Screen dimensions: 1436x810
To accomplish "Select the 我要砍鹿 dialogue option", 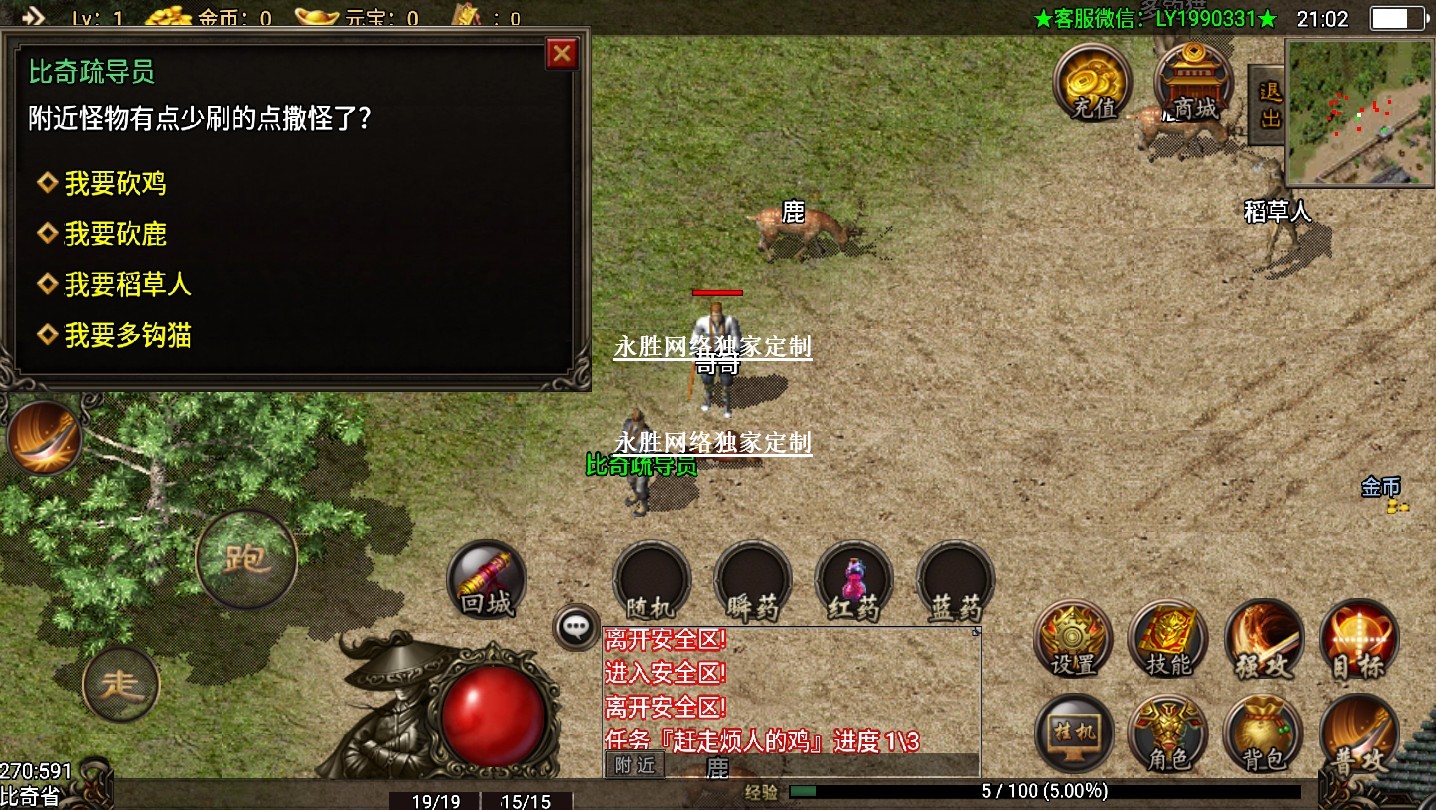I will [x=115, y=235].
